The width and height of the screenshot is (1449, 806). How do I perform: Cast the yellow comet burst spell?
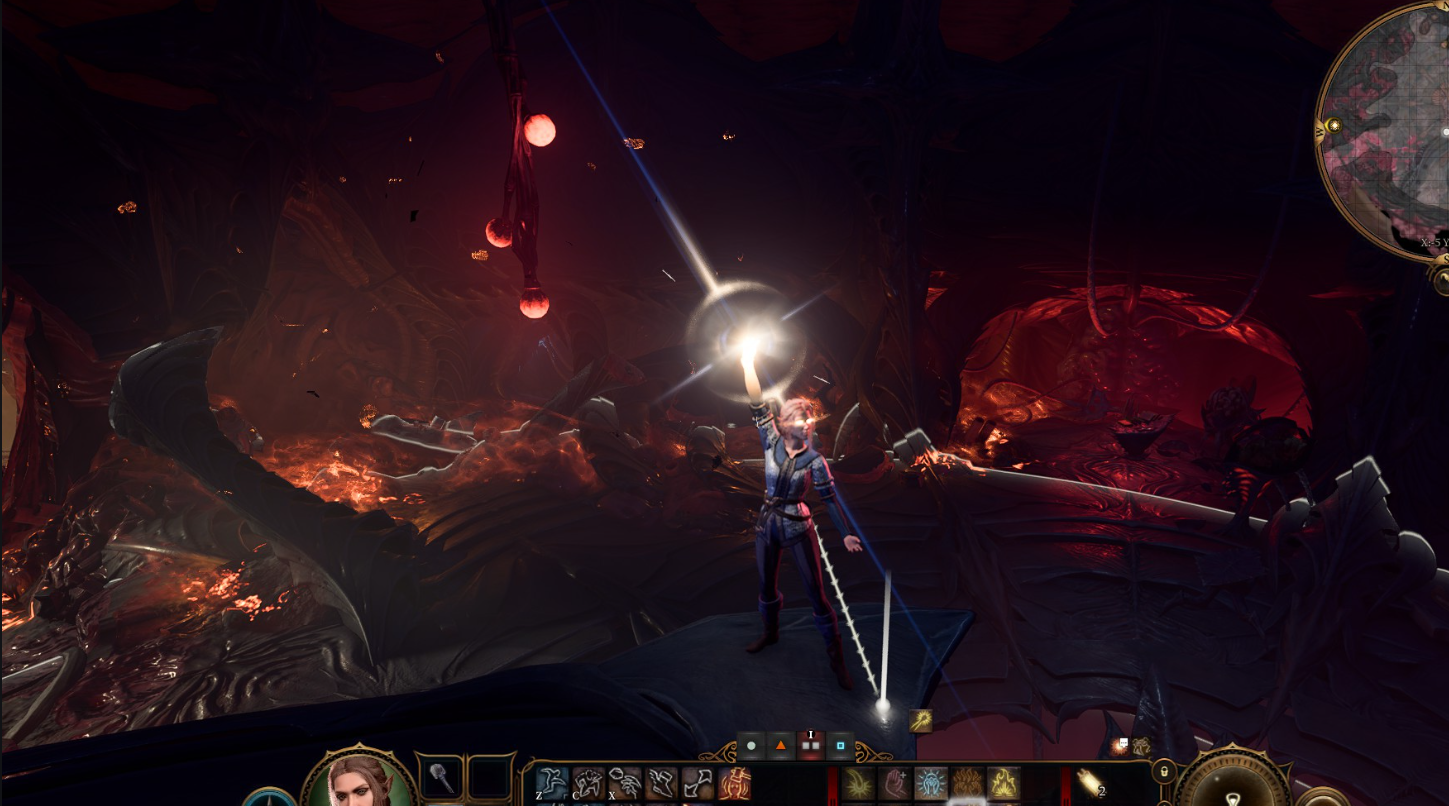tap(858, 783)
